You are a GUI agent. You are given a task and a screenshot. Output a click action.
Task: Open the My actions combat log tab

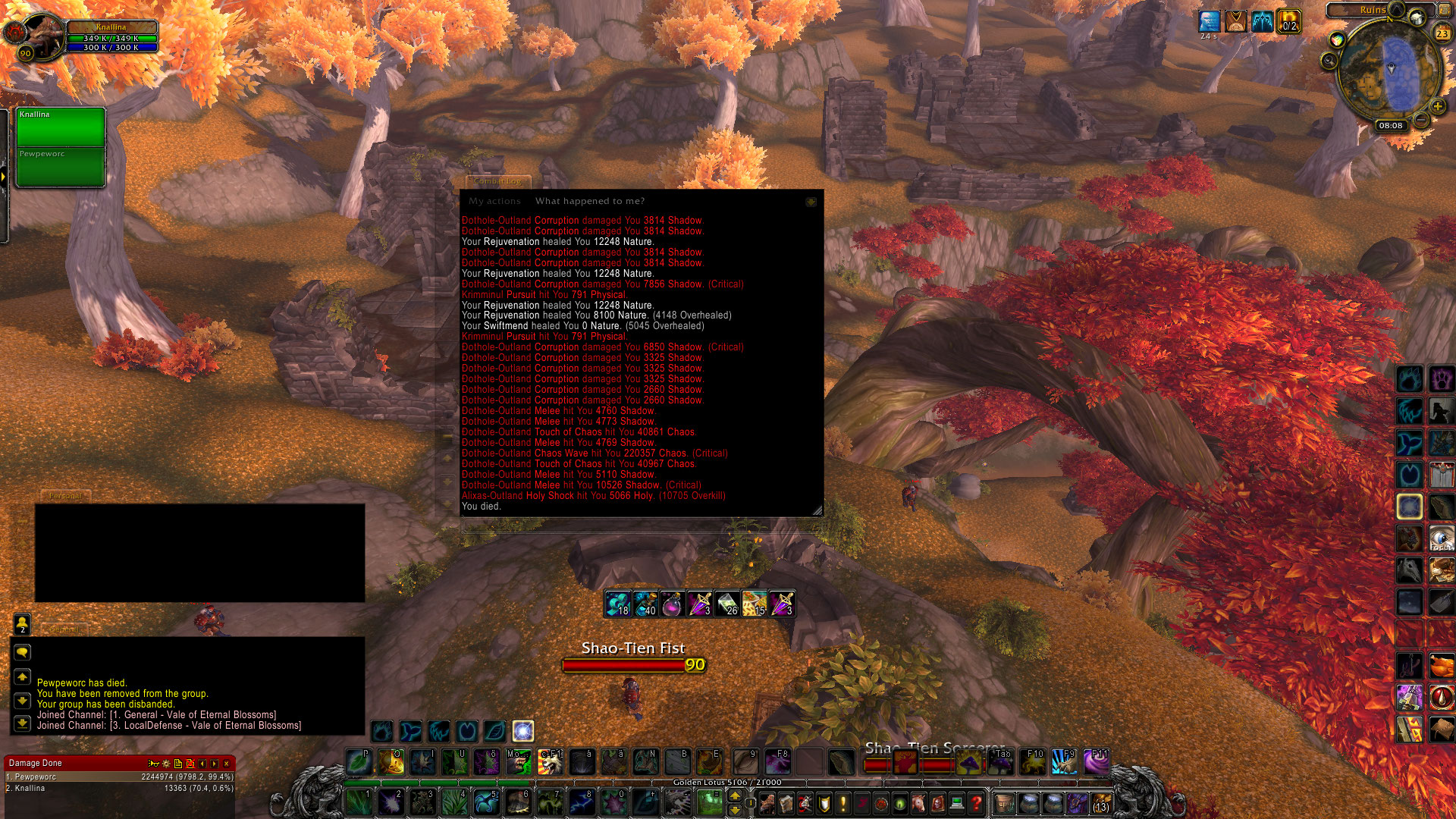[x=494, y=201]
